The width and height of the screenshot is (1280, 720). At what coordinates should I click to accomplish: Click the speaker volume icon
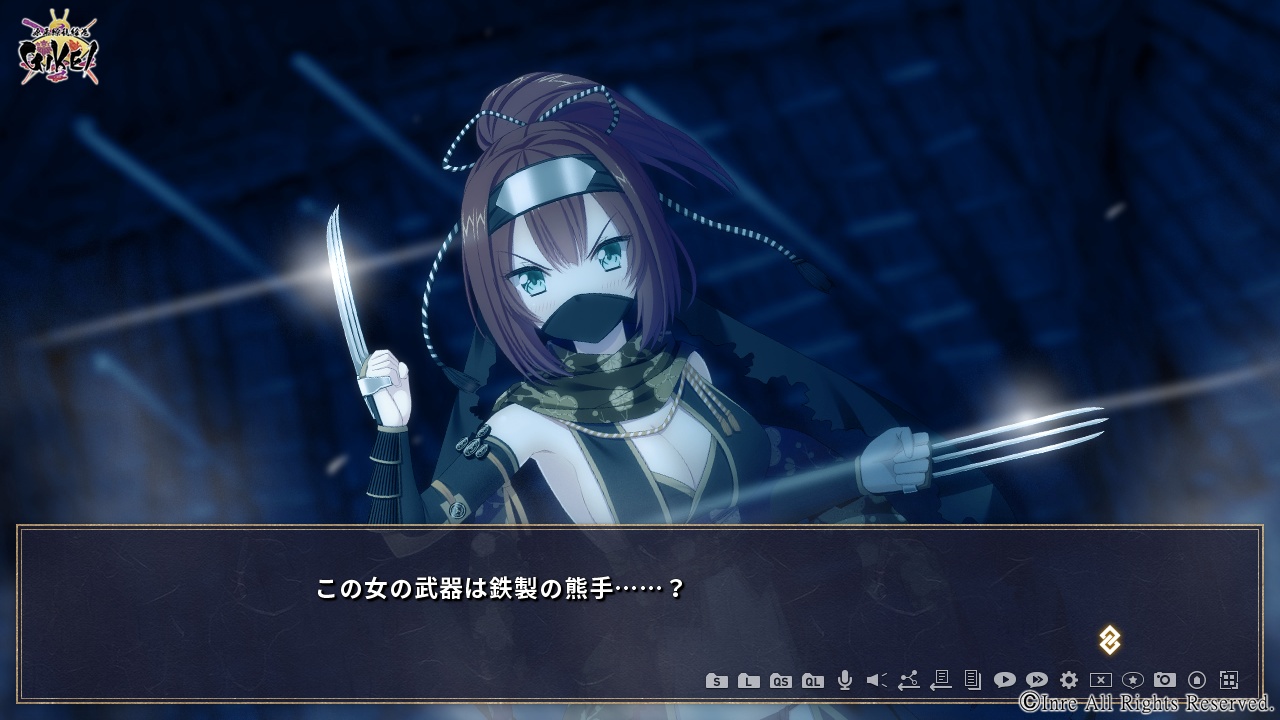877,680
